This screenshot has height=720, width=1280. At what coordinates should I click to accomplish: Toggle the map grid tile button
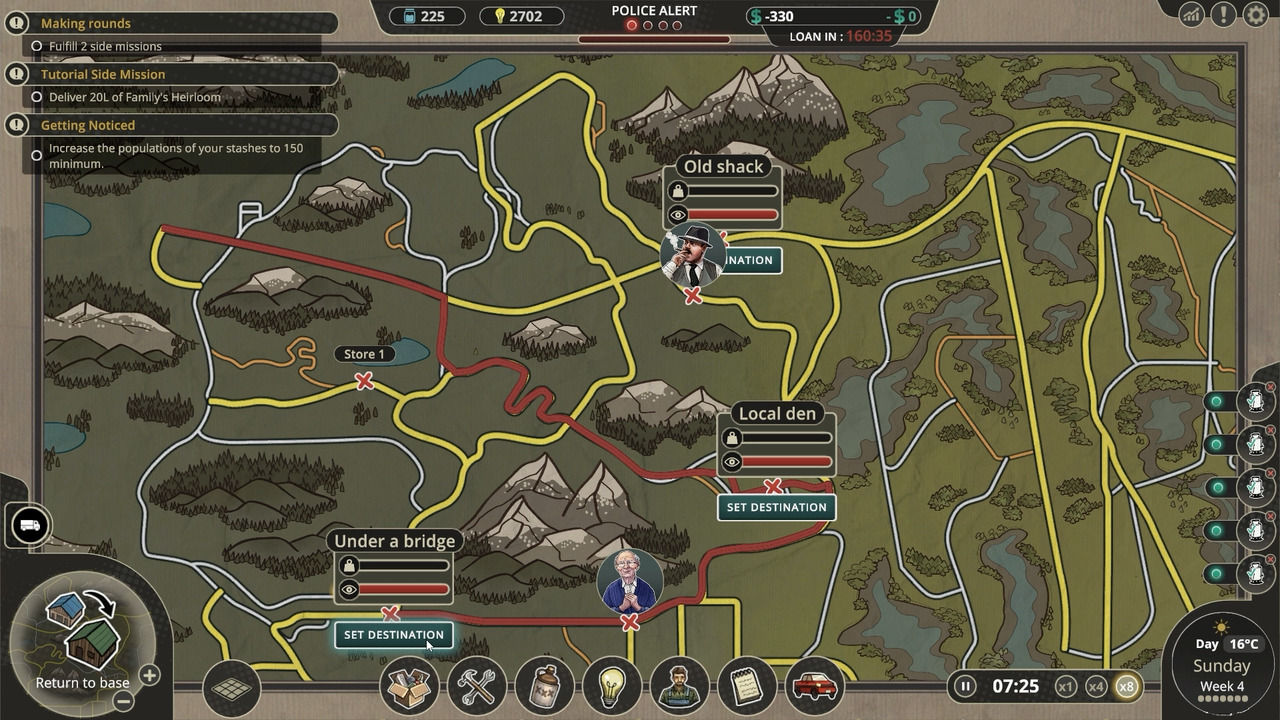[231, 688]
